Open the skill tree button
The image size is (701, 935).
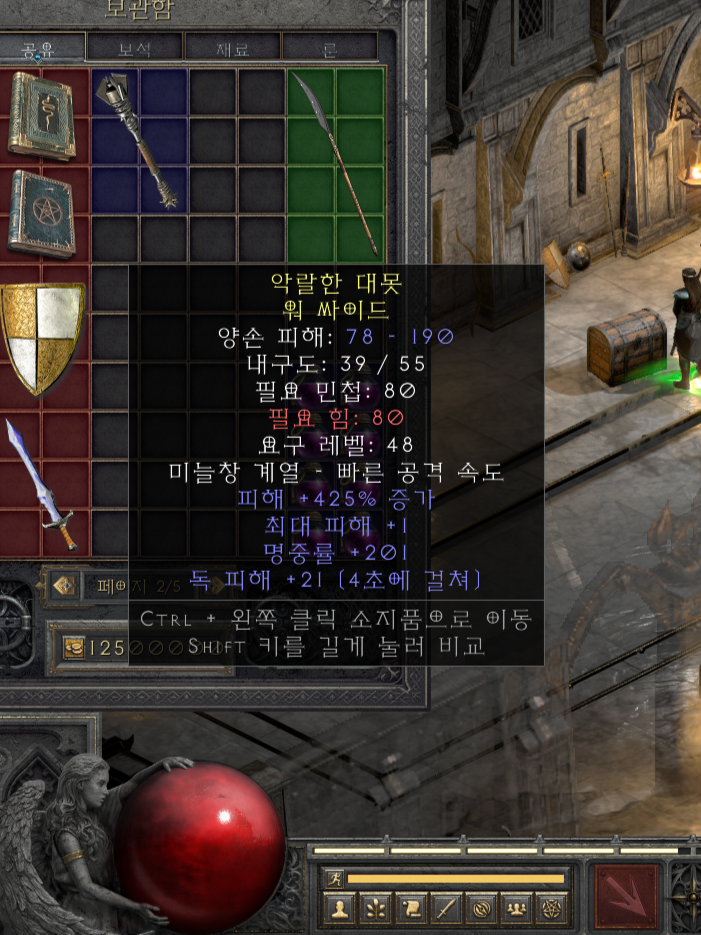click(375, 910)
